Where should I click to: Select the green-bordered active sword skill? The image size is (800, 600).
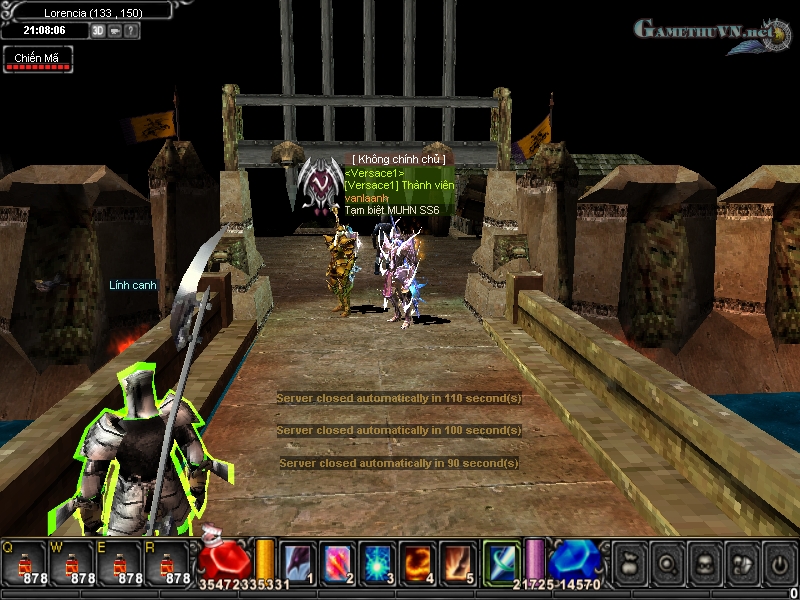(x=501, y=562)
